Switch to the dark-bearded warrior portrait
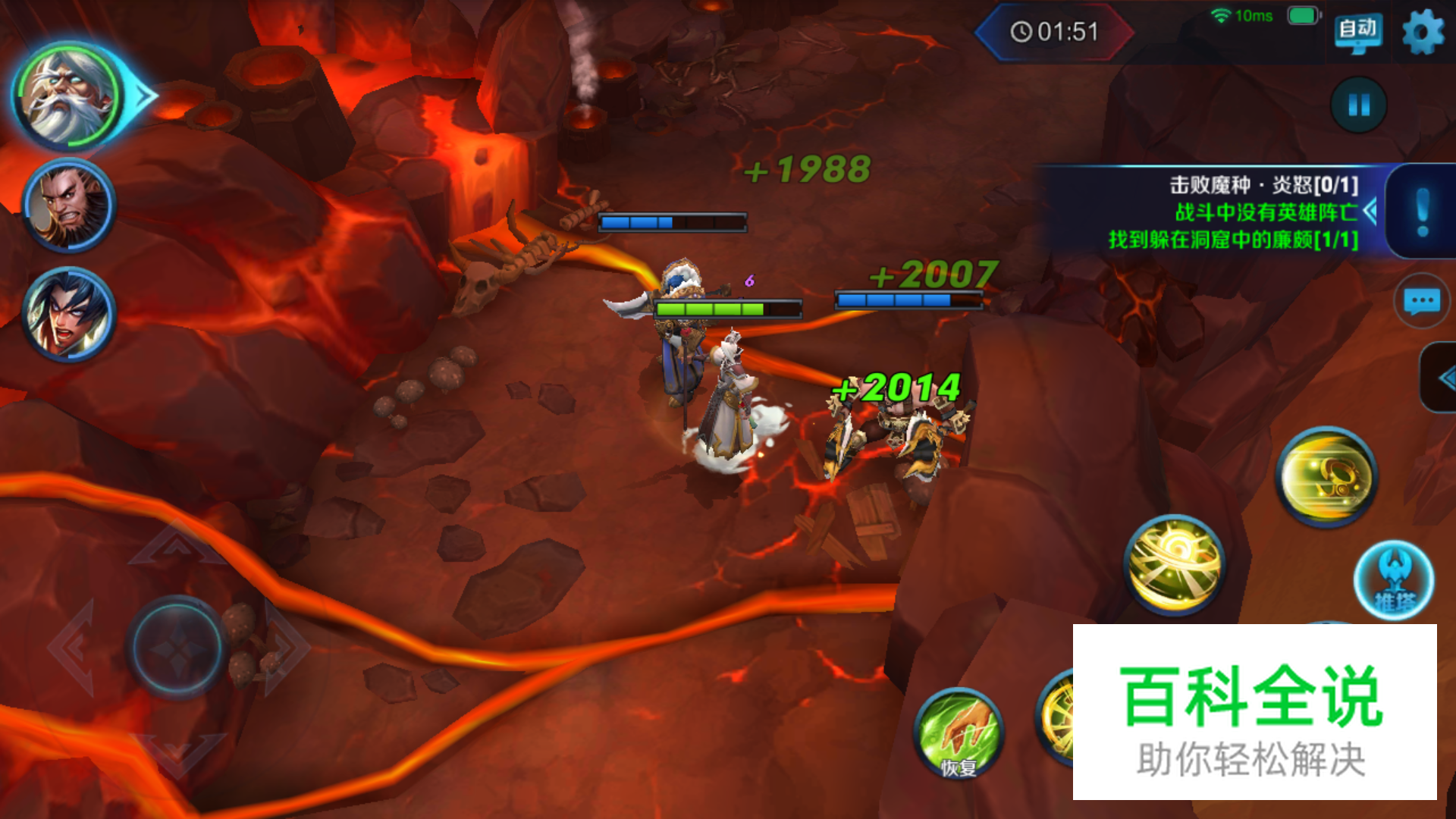Image resolution: width=1456 pixels, height=819 pixels. pos(68,205)
